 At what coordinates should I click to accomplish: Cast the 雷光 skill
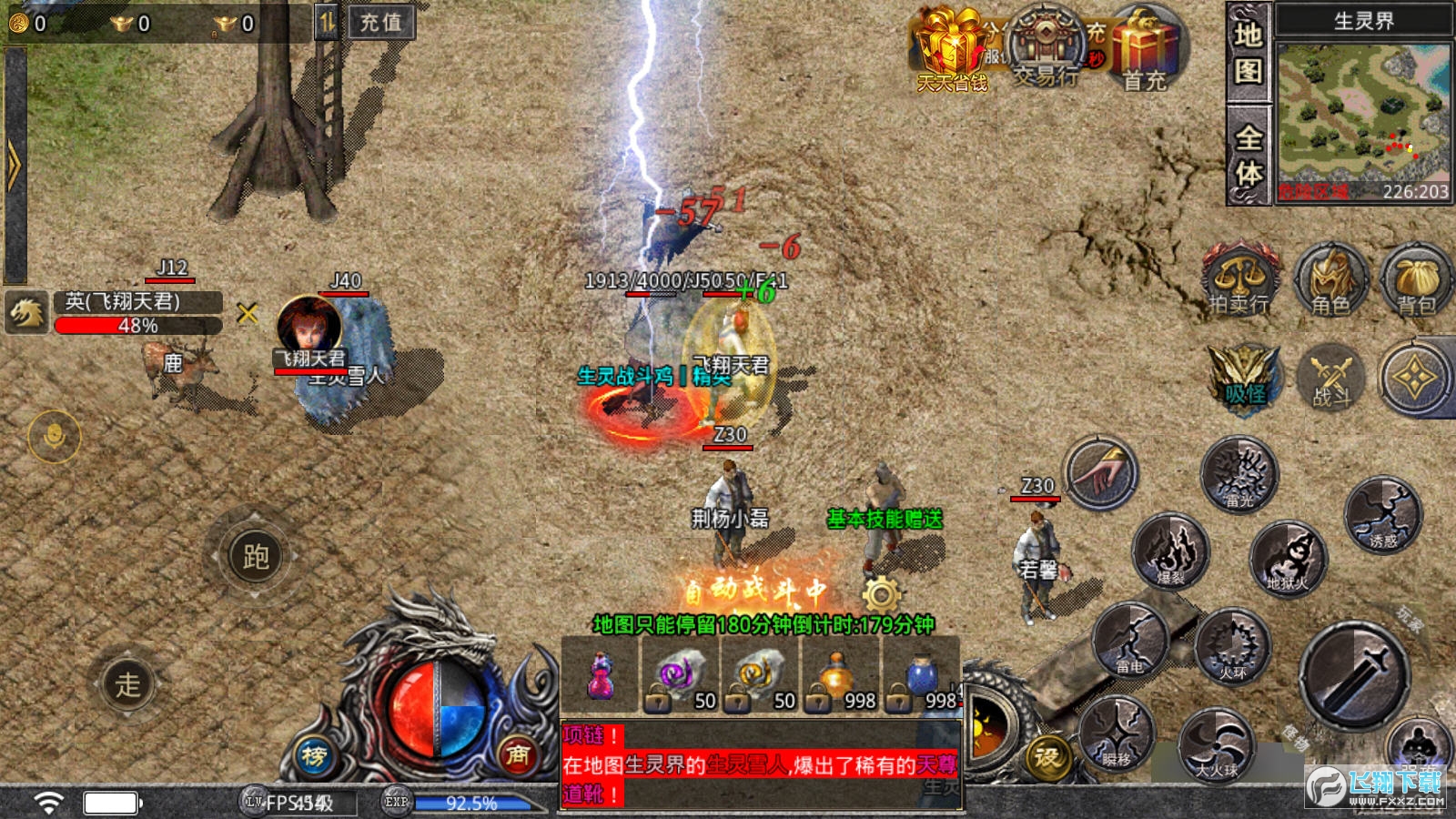coord(1239,472)
